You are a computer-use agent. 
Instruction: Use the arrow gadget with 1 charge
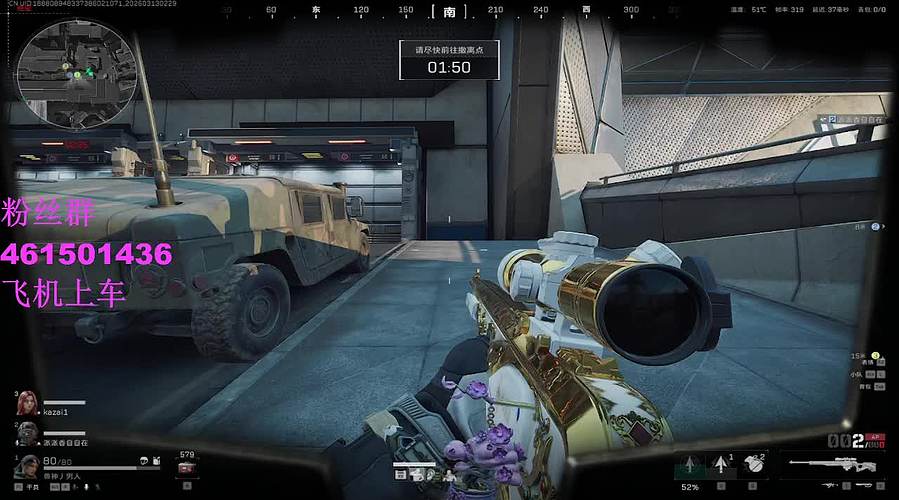721,464
